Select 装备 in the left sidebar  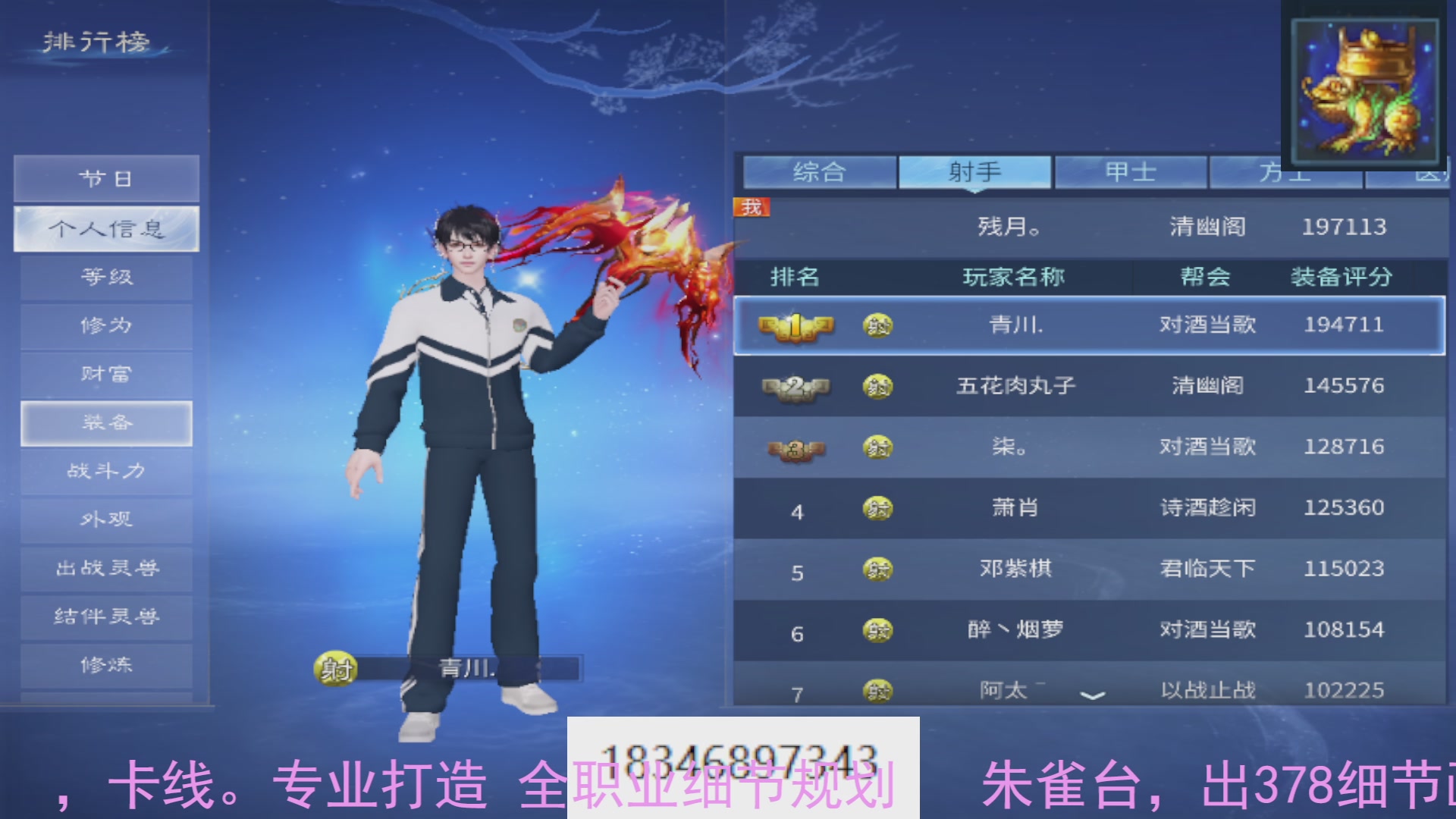tap(105, 423)
